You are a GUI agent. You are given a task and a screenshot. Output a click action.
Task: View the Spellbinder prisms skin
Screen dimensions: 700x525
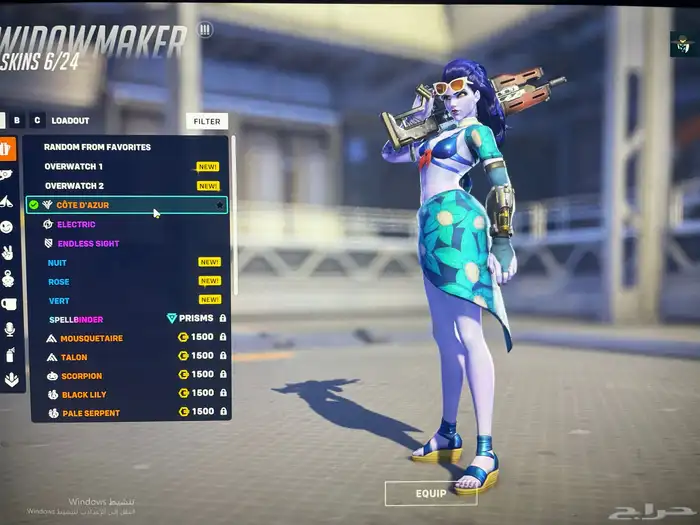(x=76, y=319)
